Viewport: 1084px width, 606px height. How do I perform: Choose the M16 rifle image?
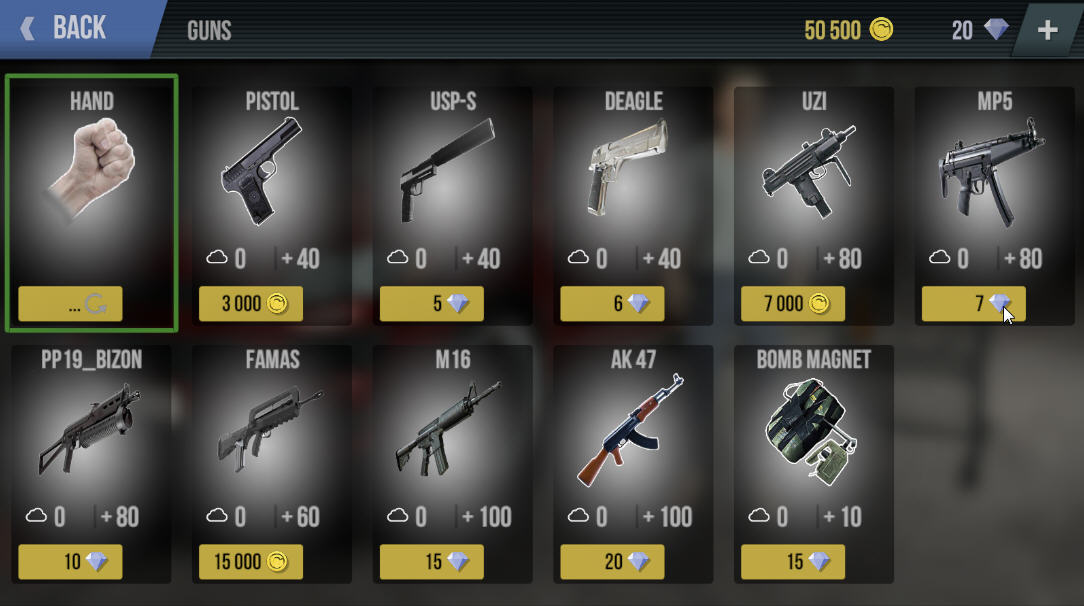(452, 432)
